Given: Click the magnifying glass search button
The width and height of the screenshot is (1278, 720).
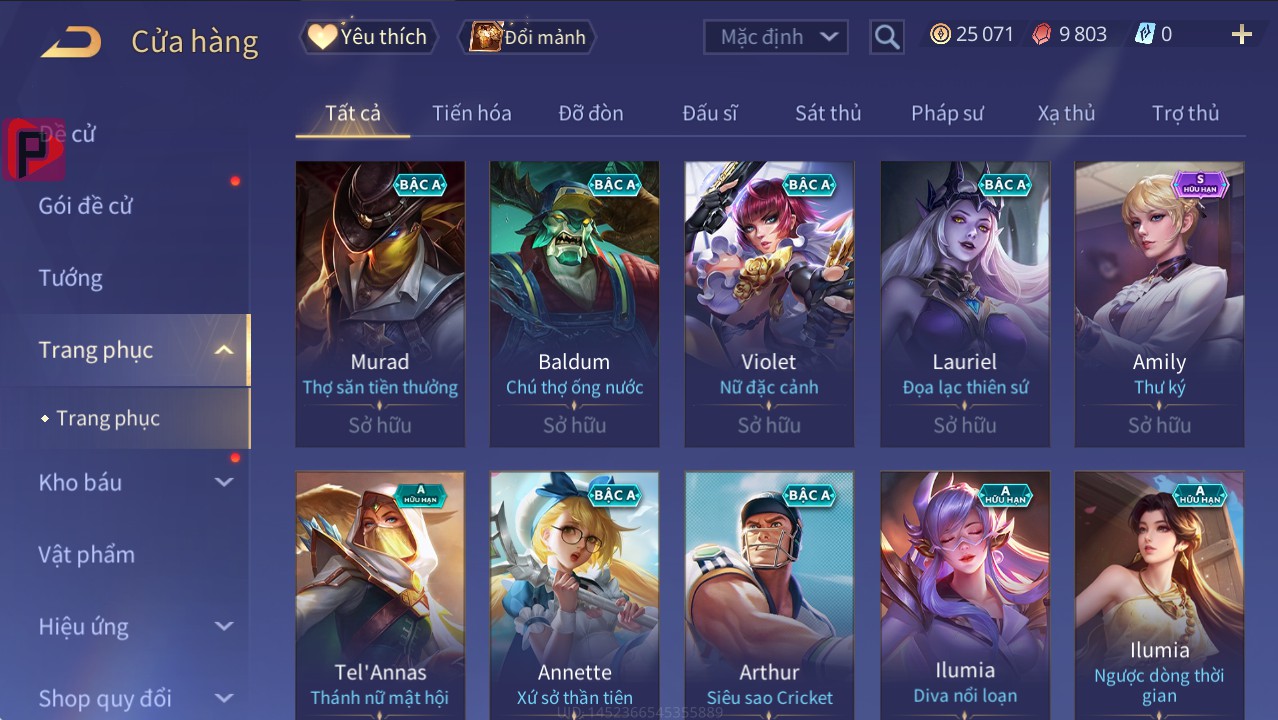Looking at the screenshot, I should pos(886,37).
